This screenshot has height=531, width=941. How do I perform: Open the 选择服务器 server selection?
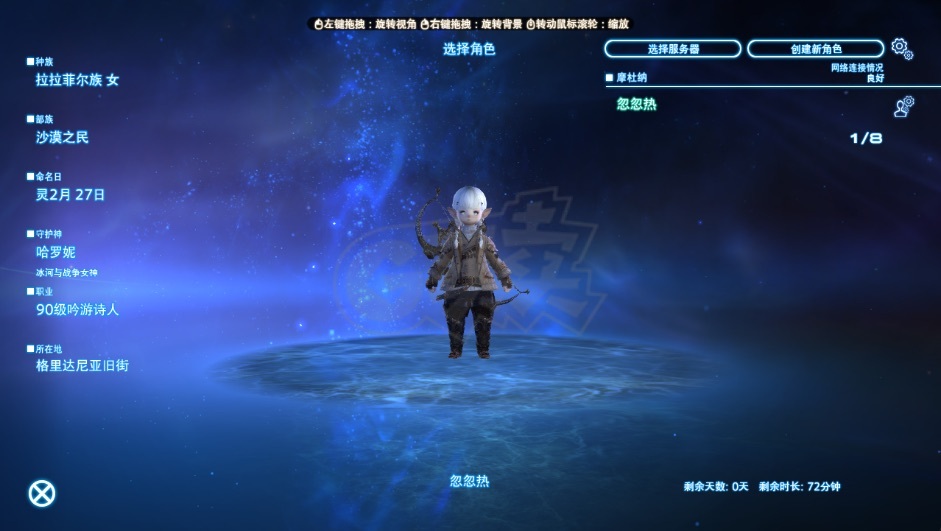point(672,49)
